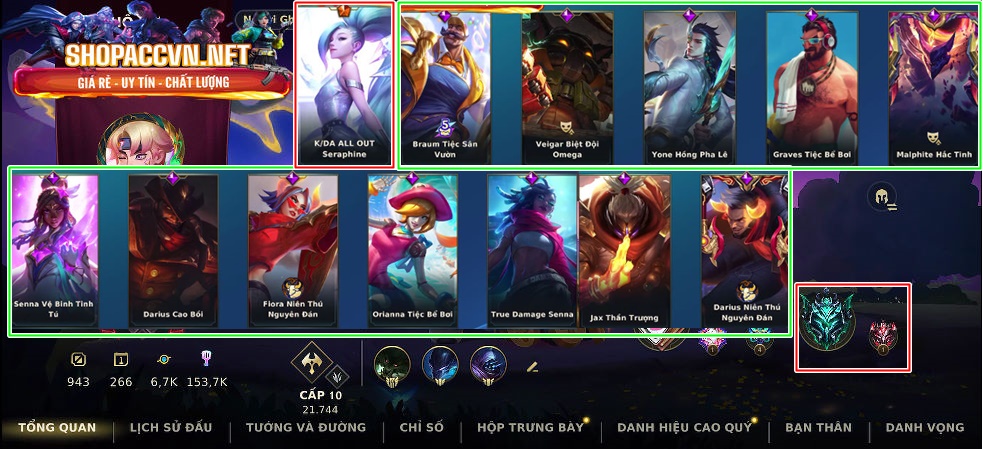Show the Hộp Trưng Bày tab
Screen dimensions: 983x449
[x=529, y=427]
